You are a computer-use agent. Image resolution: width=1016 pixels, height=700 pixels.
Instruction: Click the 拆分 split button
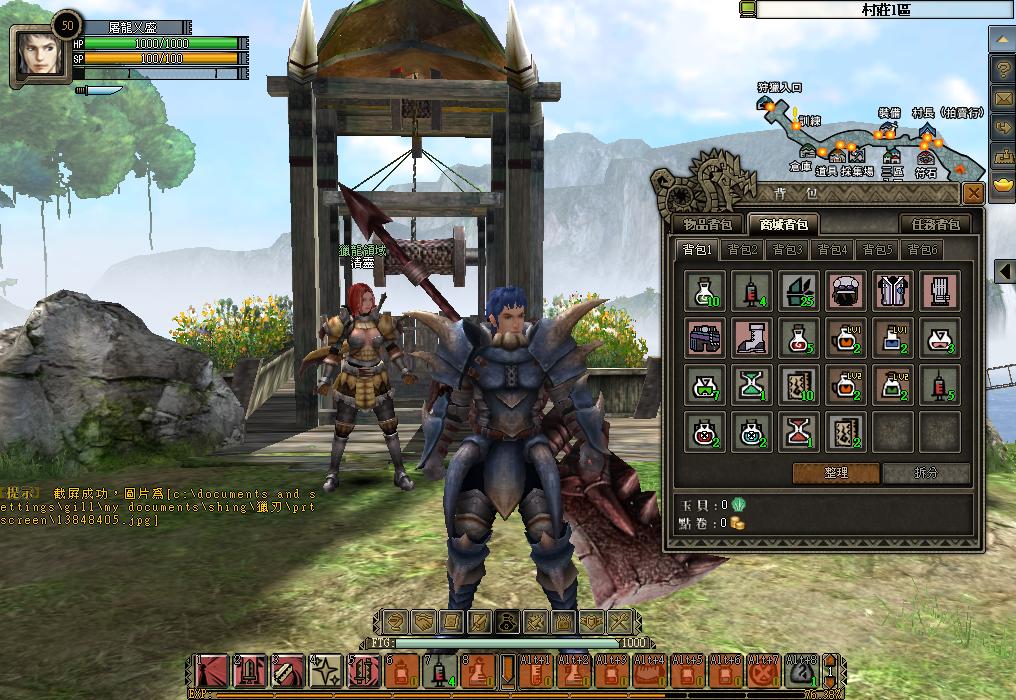pyautogui.click(x=926, y=473)
